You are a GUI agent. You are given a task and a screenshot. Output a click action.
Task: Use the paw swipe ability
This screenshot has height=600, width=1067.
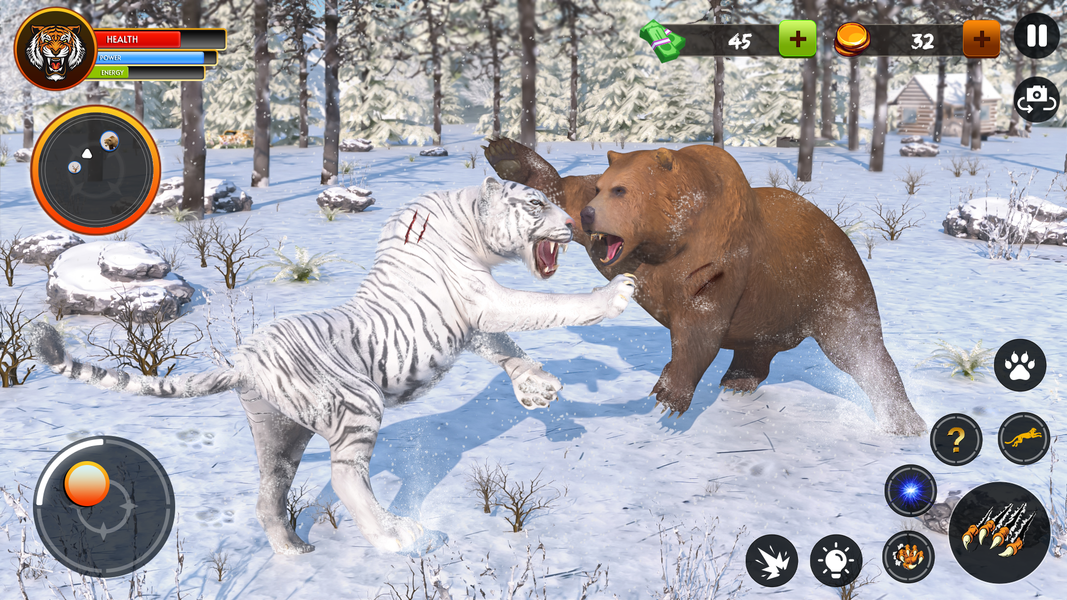[x=908, y=556]
